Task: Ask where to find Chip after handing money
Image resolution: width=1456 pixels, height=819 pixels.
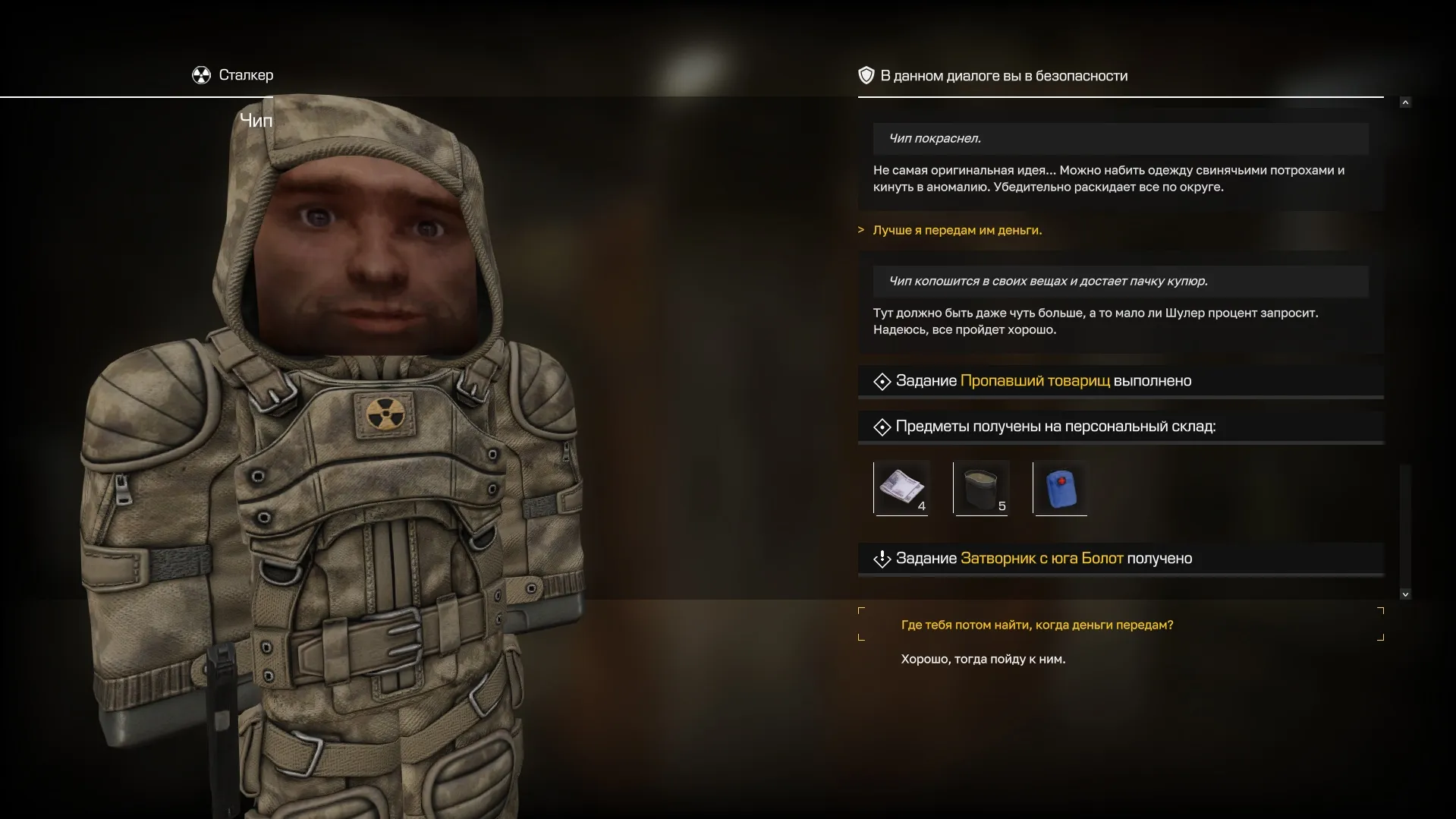Action: coord(1036,625)
